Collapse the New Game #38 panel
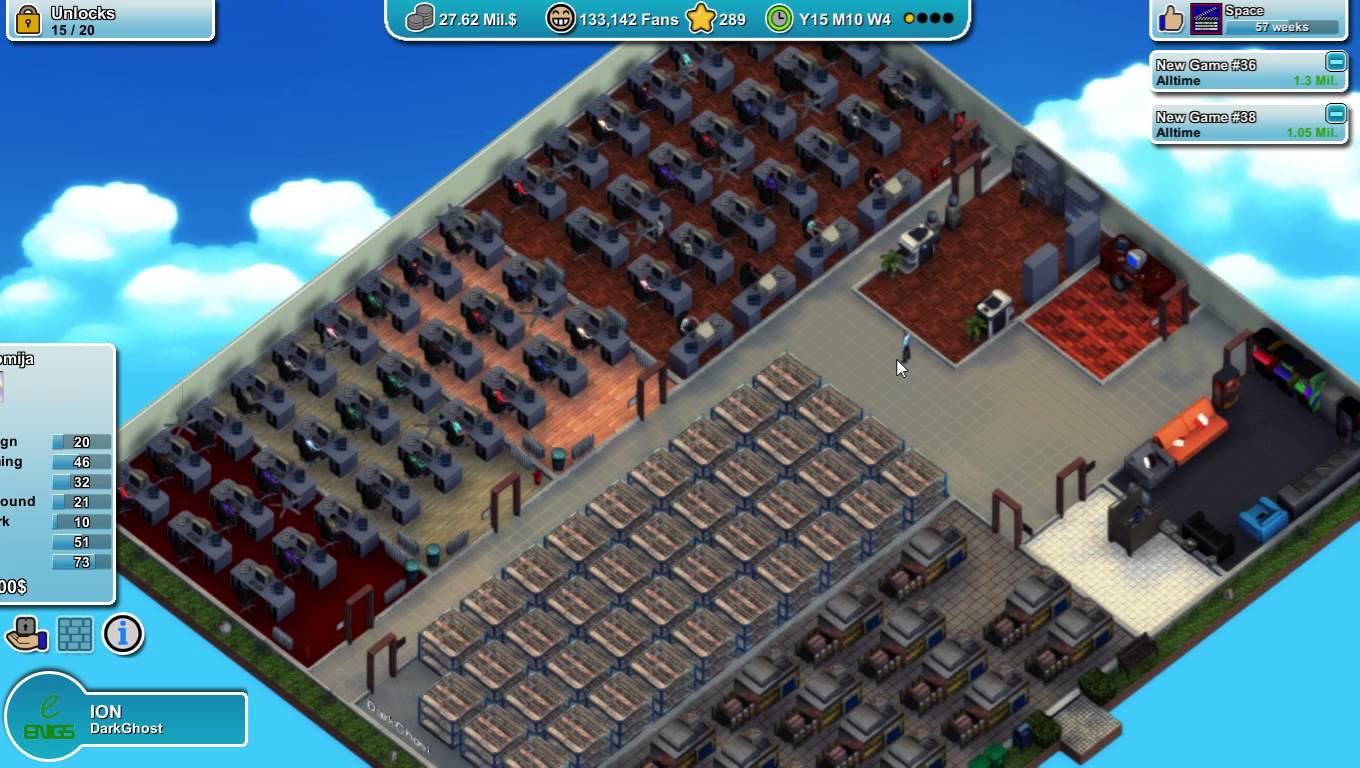The image size is (1360, 768). tap(1337, 117)
